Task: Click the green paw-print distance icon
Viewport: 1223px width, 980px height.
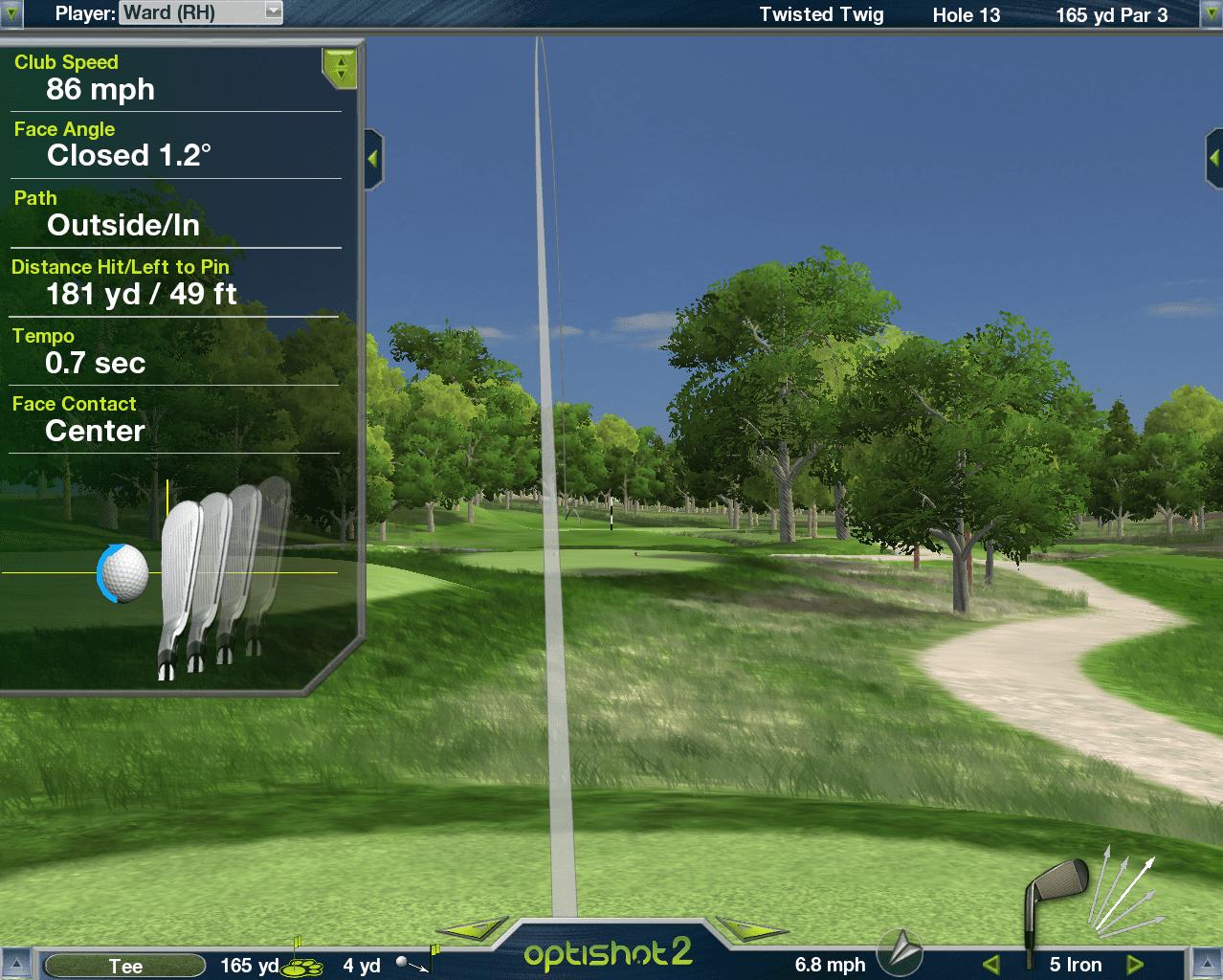Action: click(x=302, y=965)
